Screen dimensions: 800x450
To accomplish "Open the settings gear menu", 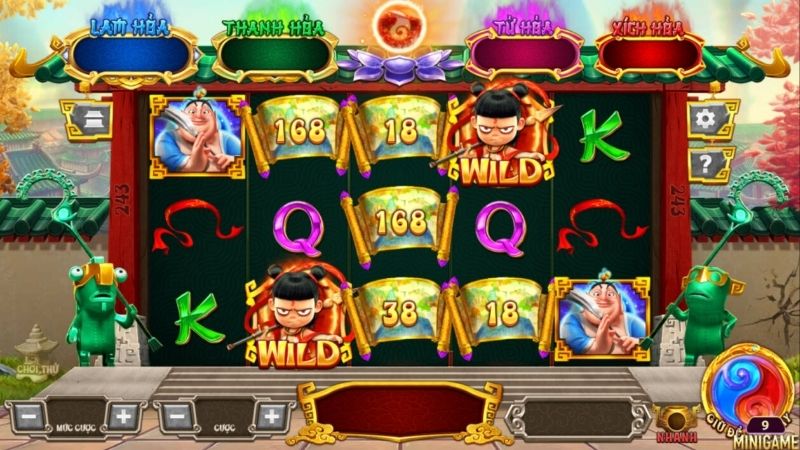I will pos(706,120).
